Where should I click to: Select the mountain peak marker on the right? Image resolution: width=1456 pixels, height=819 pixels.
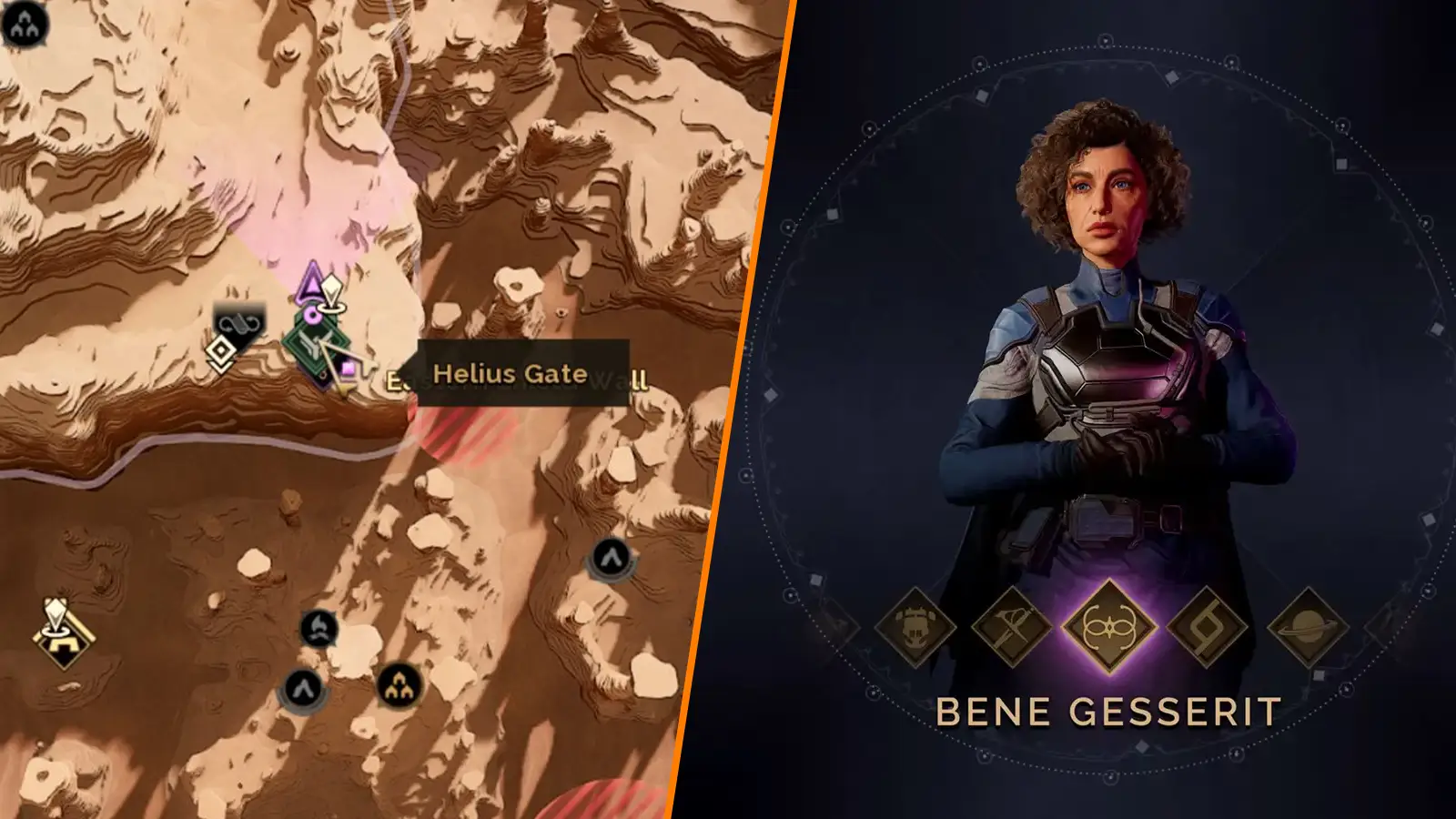[x=612, y=559]
